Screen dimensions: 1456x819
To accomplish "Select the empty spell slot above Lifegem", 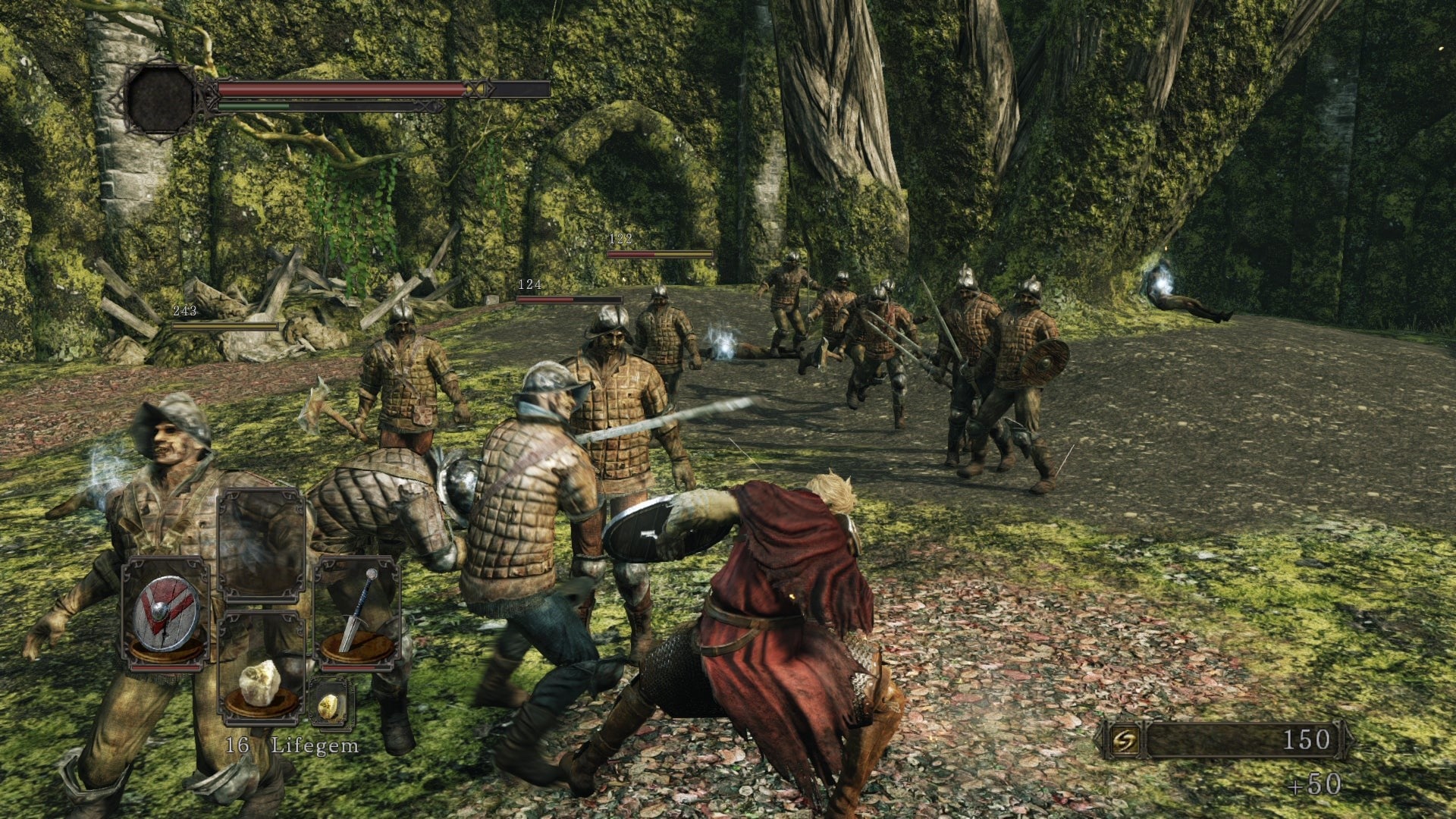I will 262,546.
